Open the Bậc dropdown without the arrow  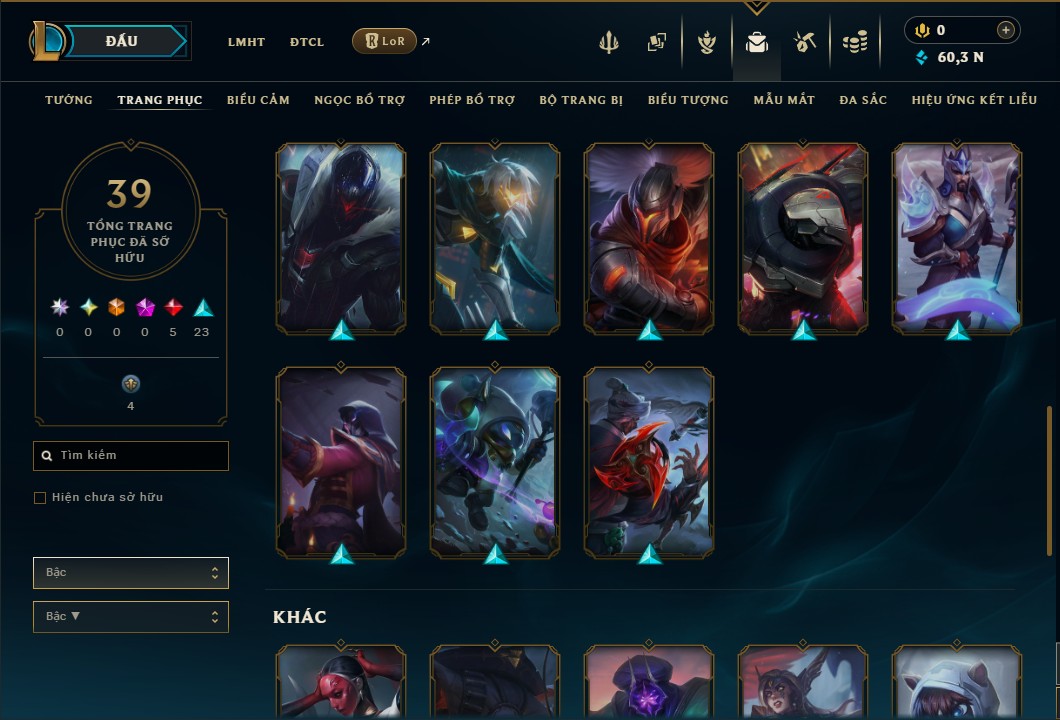(131, 573)
